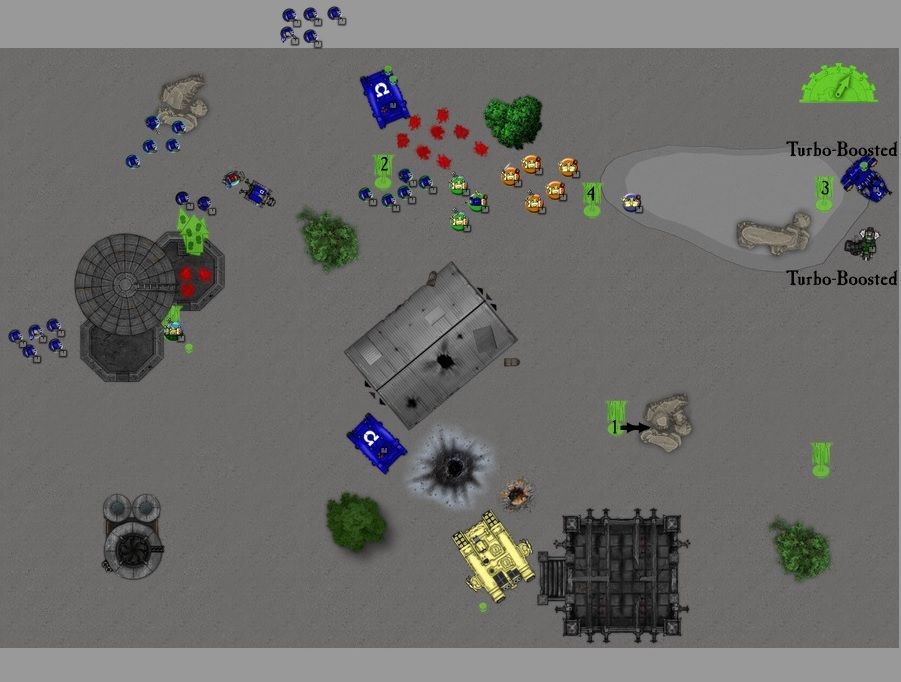
Task: Select objective marker number 1
Action: [615, 420]
